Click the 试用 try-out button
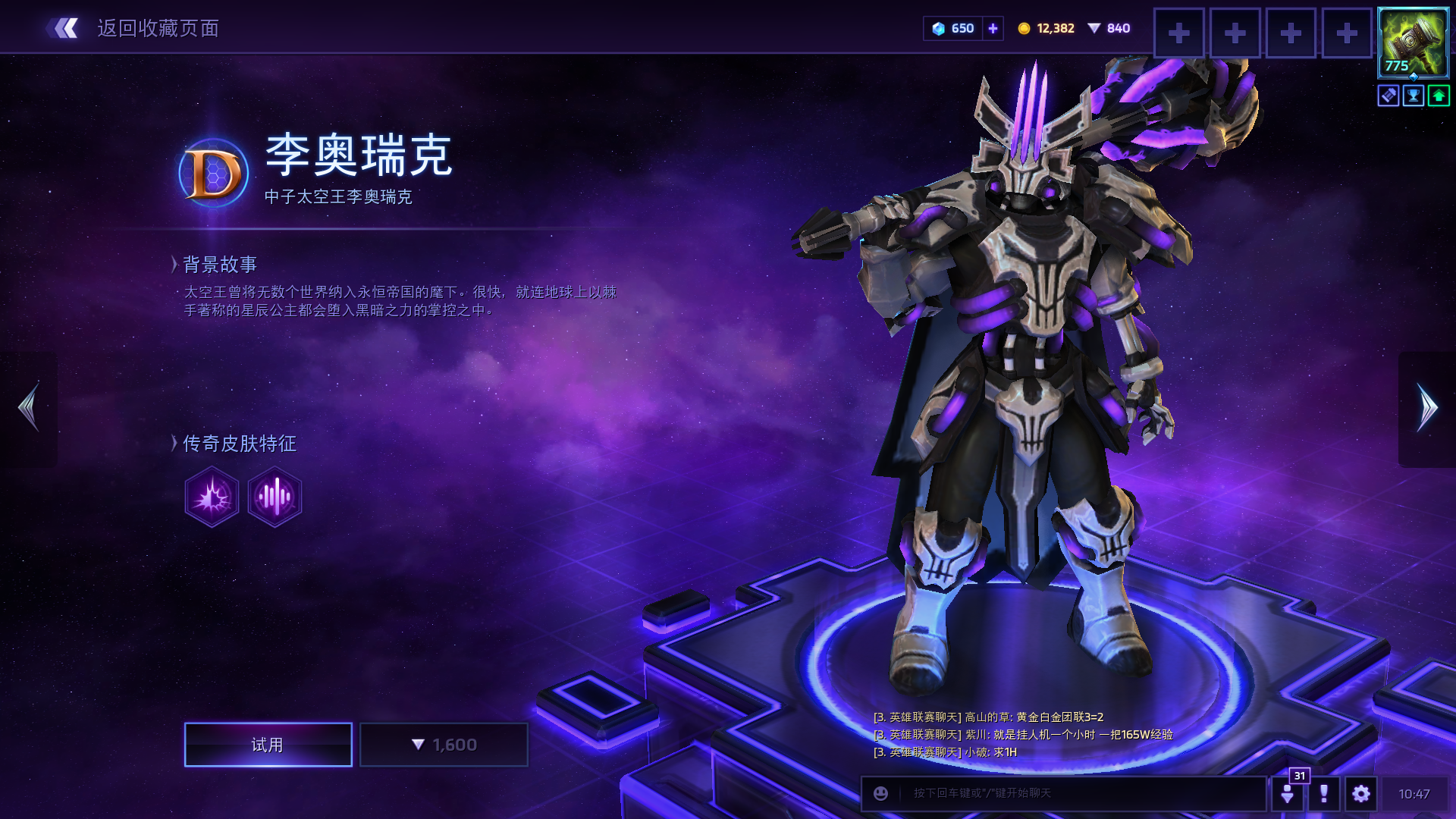Viewport: 1456px width, 819px height. click(x=268, y=745)
